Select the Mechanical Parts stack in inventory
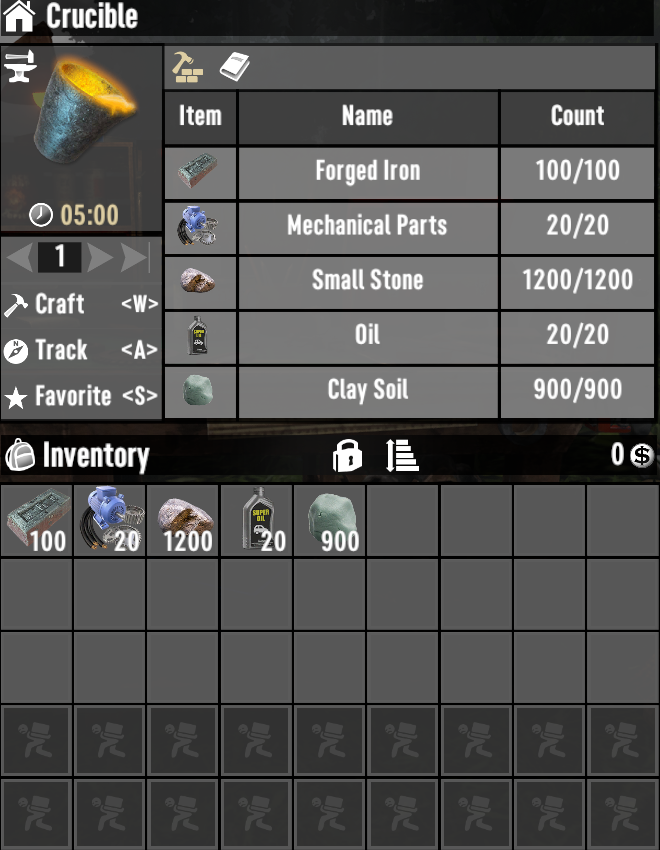 [110, 521]
